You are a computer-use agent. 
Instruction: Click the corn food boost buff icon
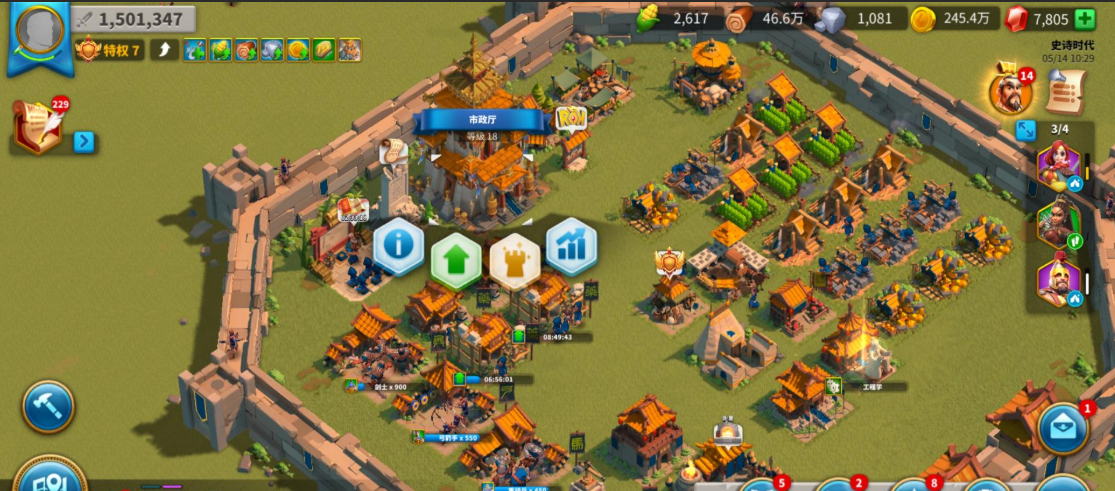(x=220, y=50)
